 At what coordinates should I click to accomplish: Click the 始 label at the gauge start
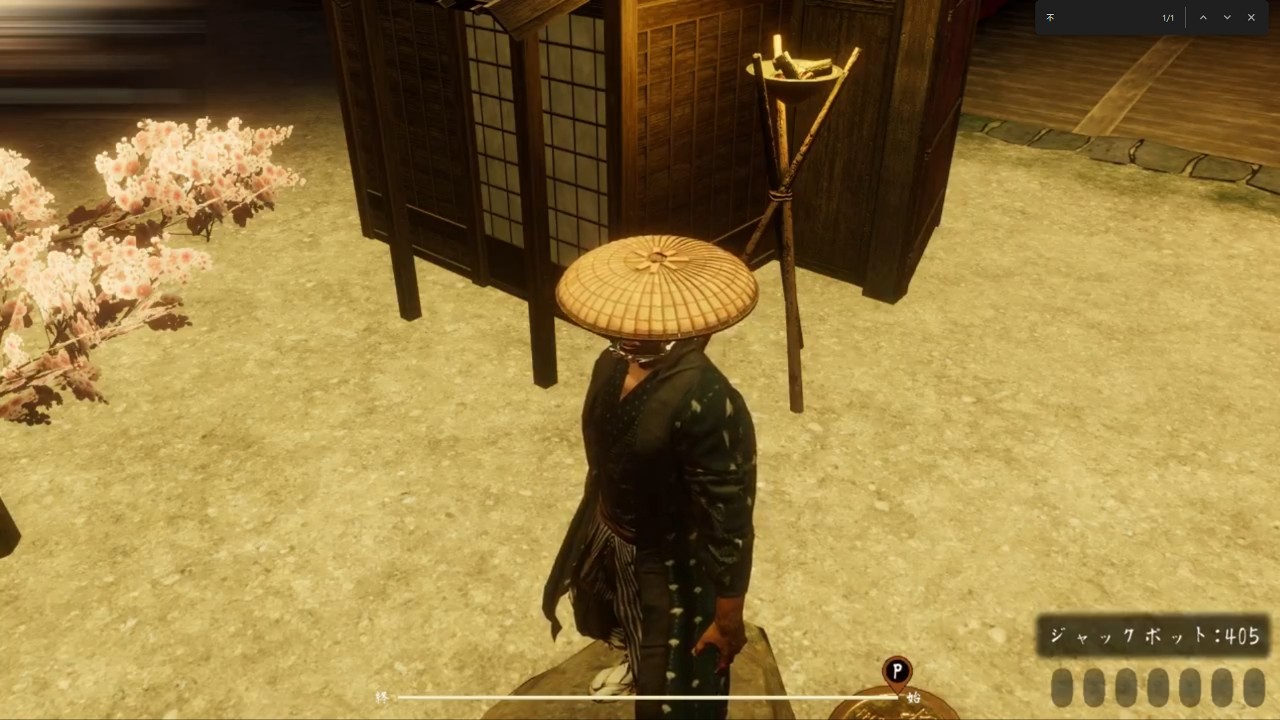tap(914, 697)
